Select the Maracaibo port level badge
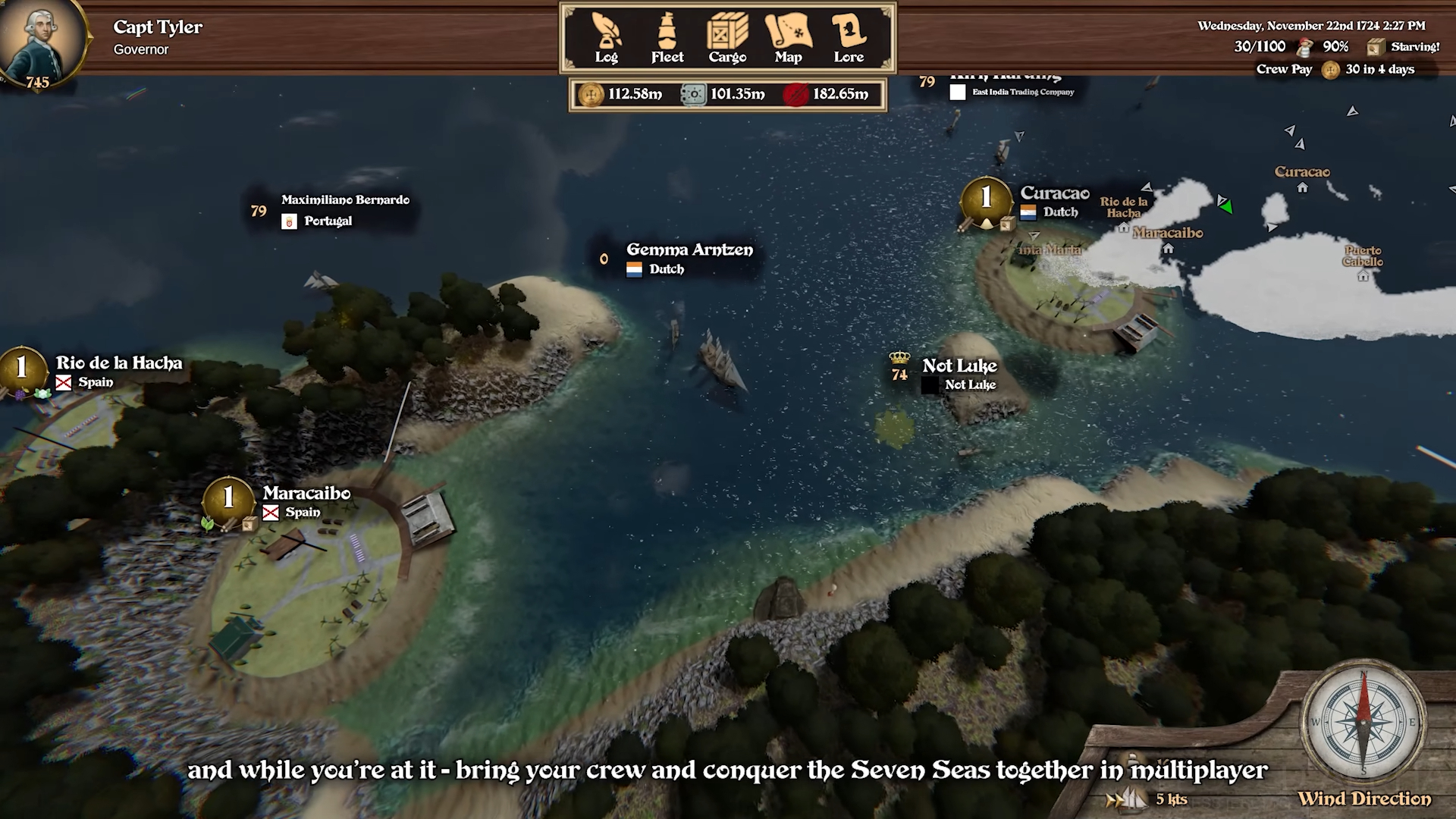This screenshot has width=1456, height=819. tap(228, 499)
